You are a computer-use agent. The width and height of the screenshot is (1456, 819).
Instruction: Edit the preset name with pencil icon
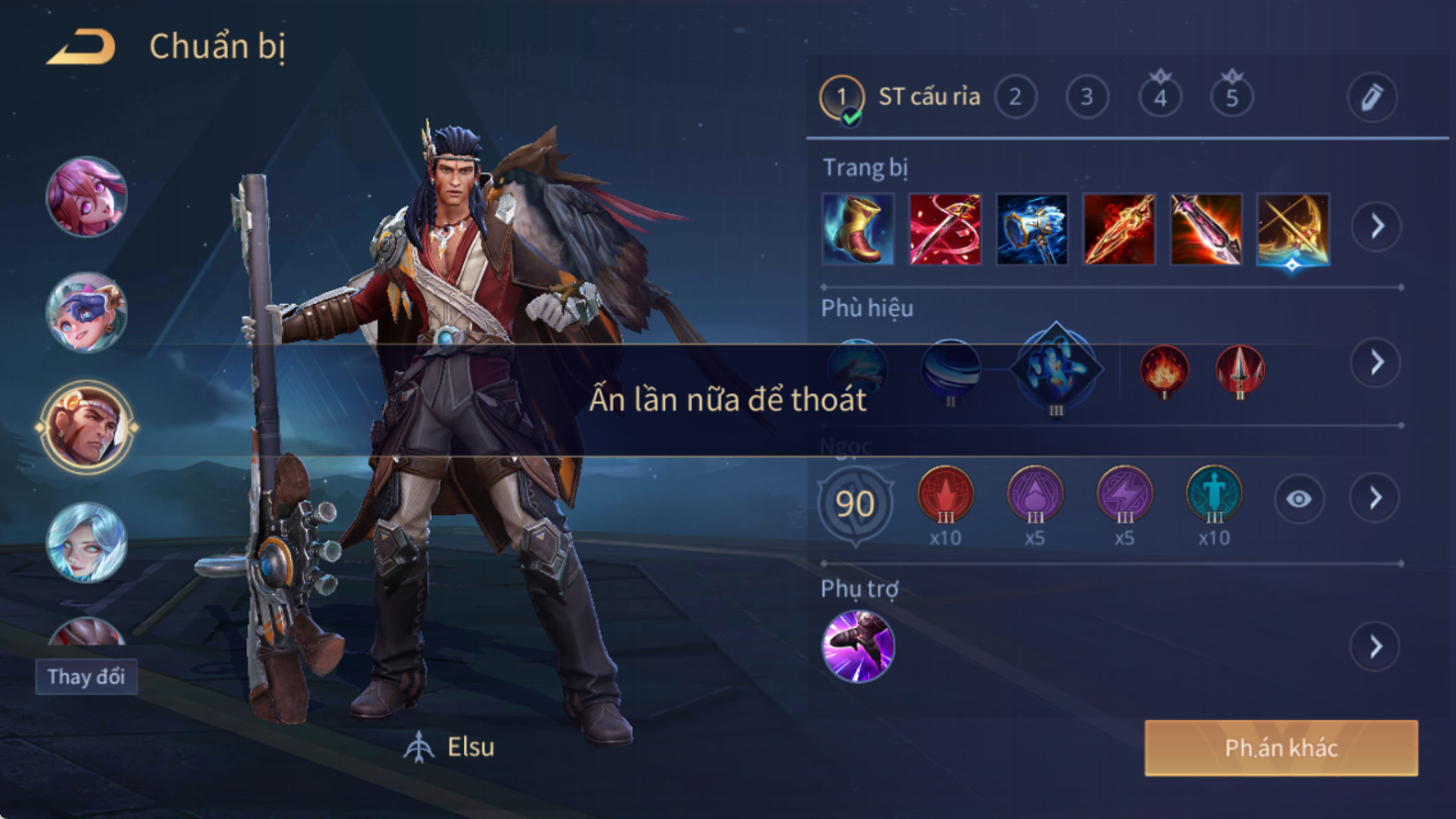coord(1372,97)
